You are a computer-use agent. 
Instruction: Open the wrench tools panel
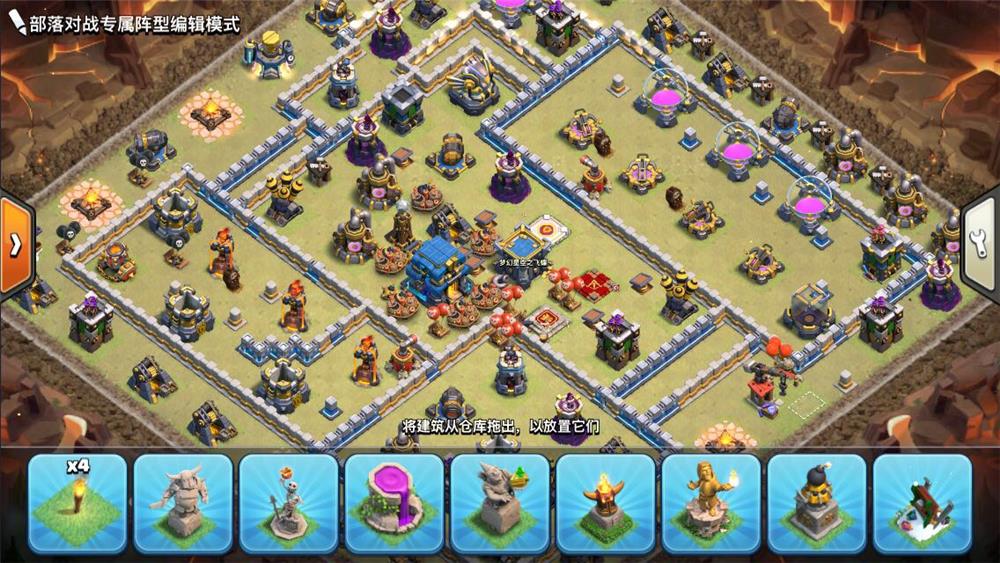pos(981,240)
